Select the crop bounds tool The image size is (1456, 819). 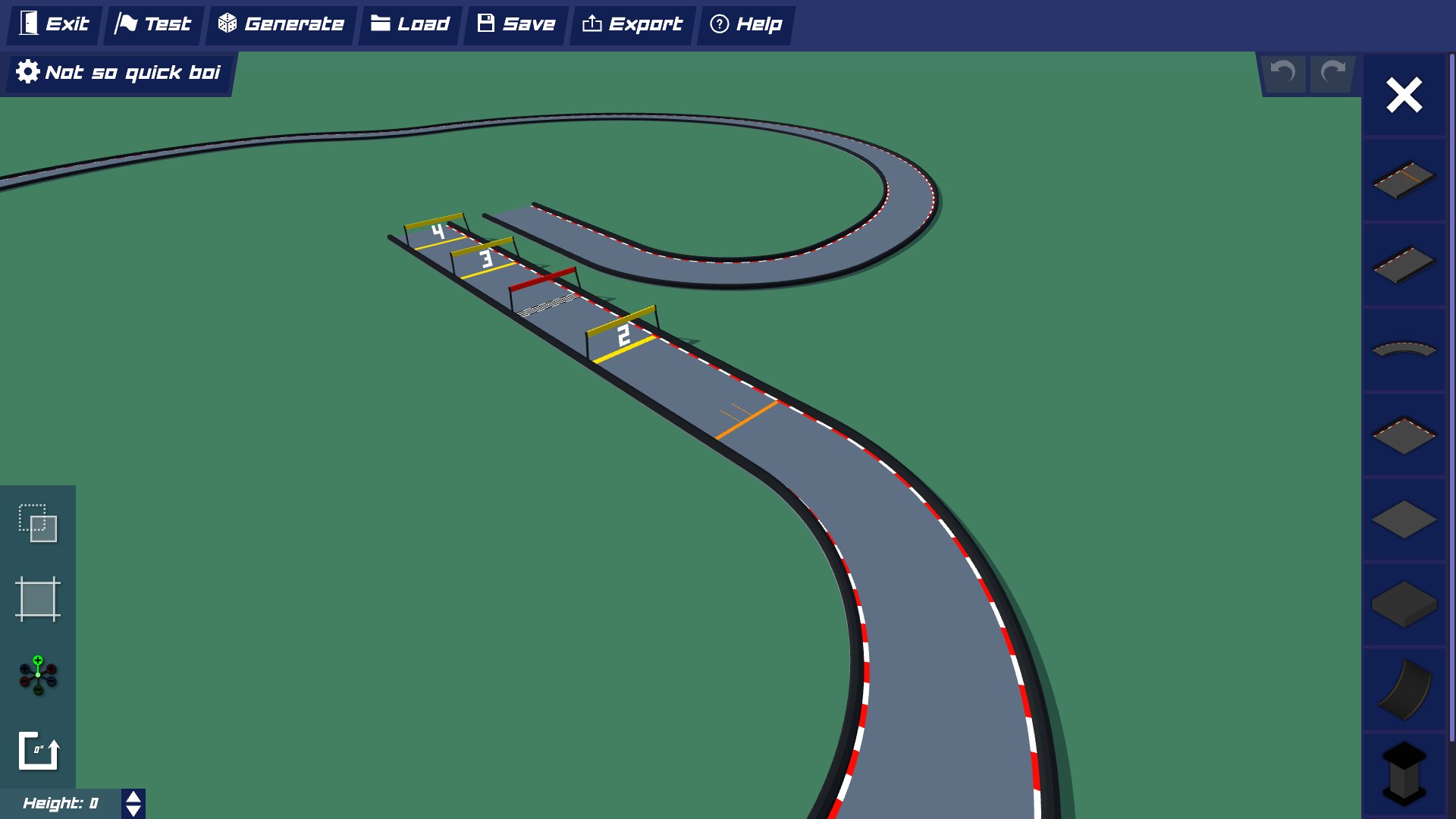coord(36,600)
